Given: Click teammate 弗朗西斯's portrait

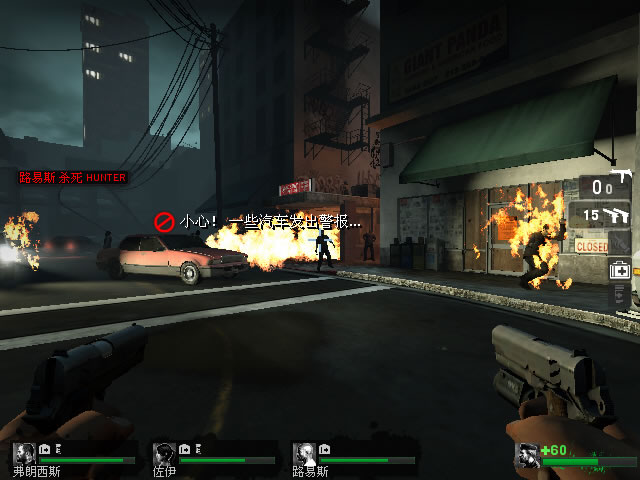Looking at the screenshot, I should pyautogui.click(x=24, y=453).
